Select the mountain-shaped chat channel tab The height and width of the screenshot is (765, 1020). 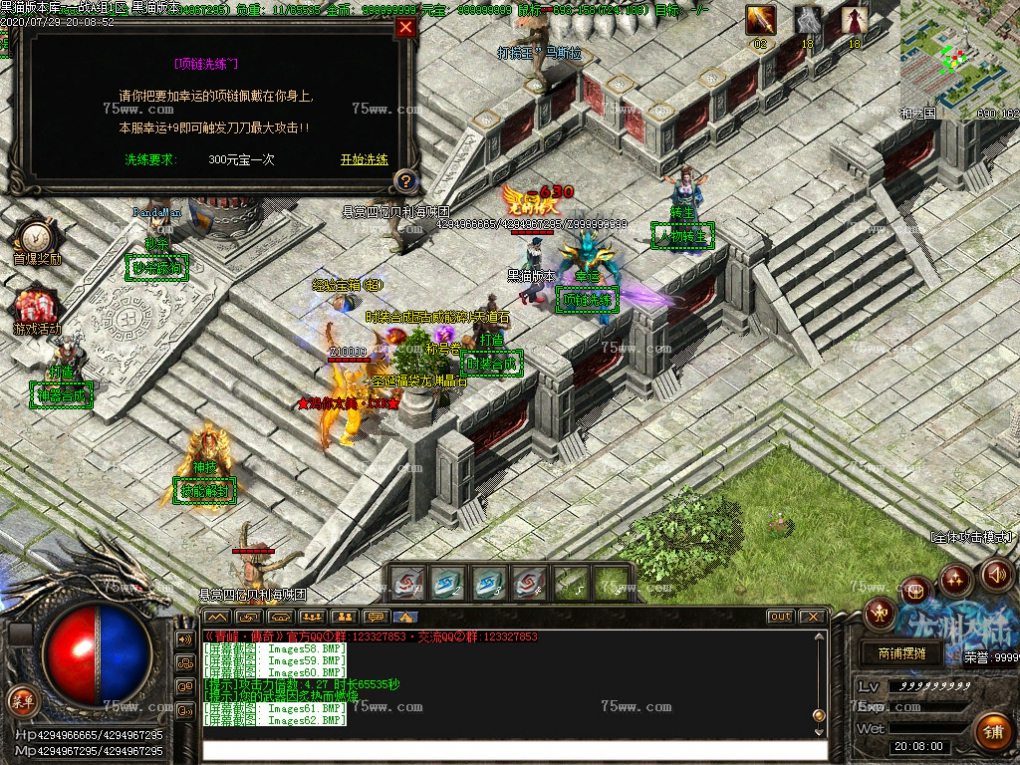[x=217, y=617]
